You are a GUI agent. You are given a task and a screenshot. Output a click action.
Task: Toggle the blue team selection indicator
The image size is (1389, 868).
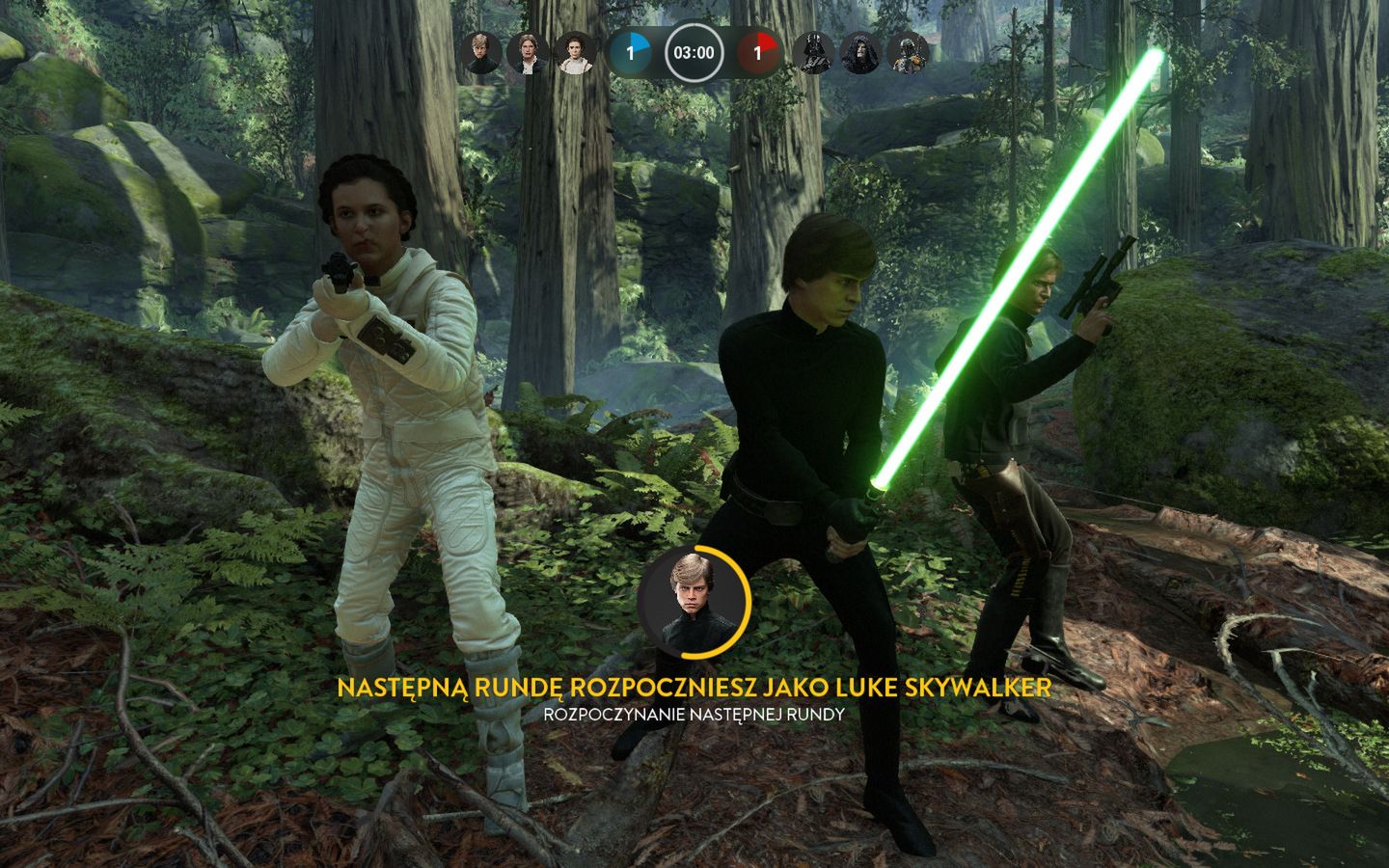tap(630, 51)
